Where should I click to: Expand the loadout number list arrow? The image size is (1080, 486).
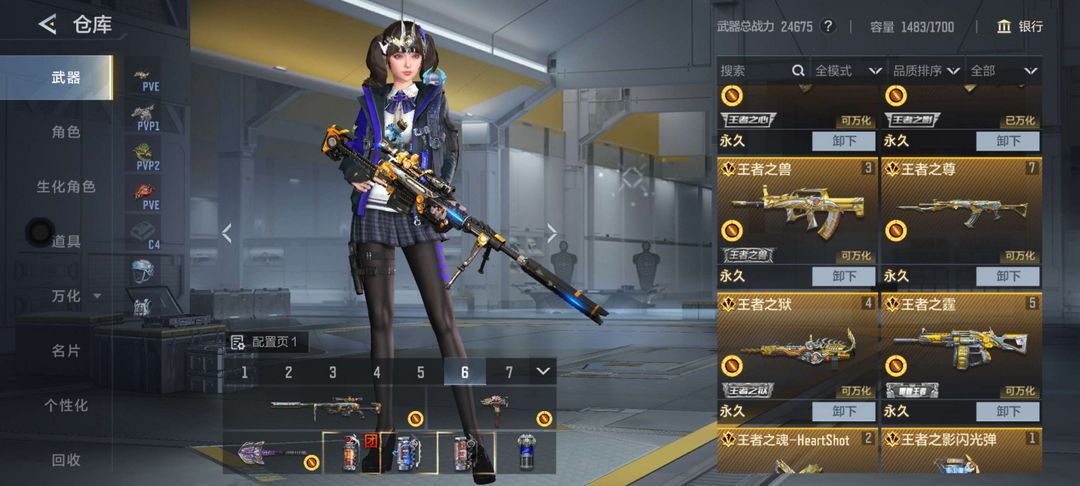click(543, 371)
